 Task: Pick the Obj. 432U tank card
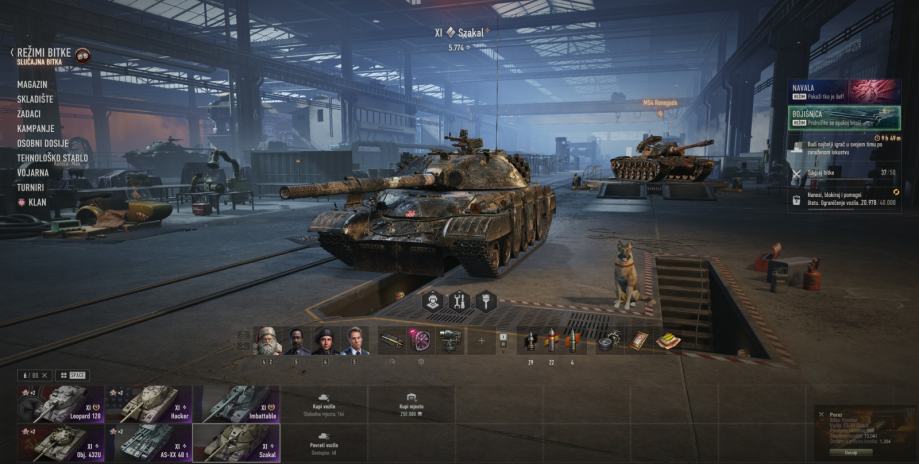(x=61, y=442)
